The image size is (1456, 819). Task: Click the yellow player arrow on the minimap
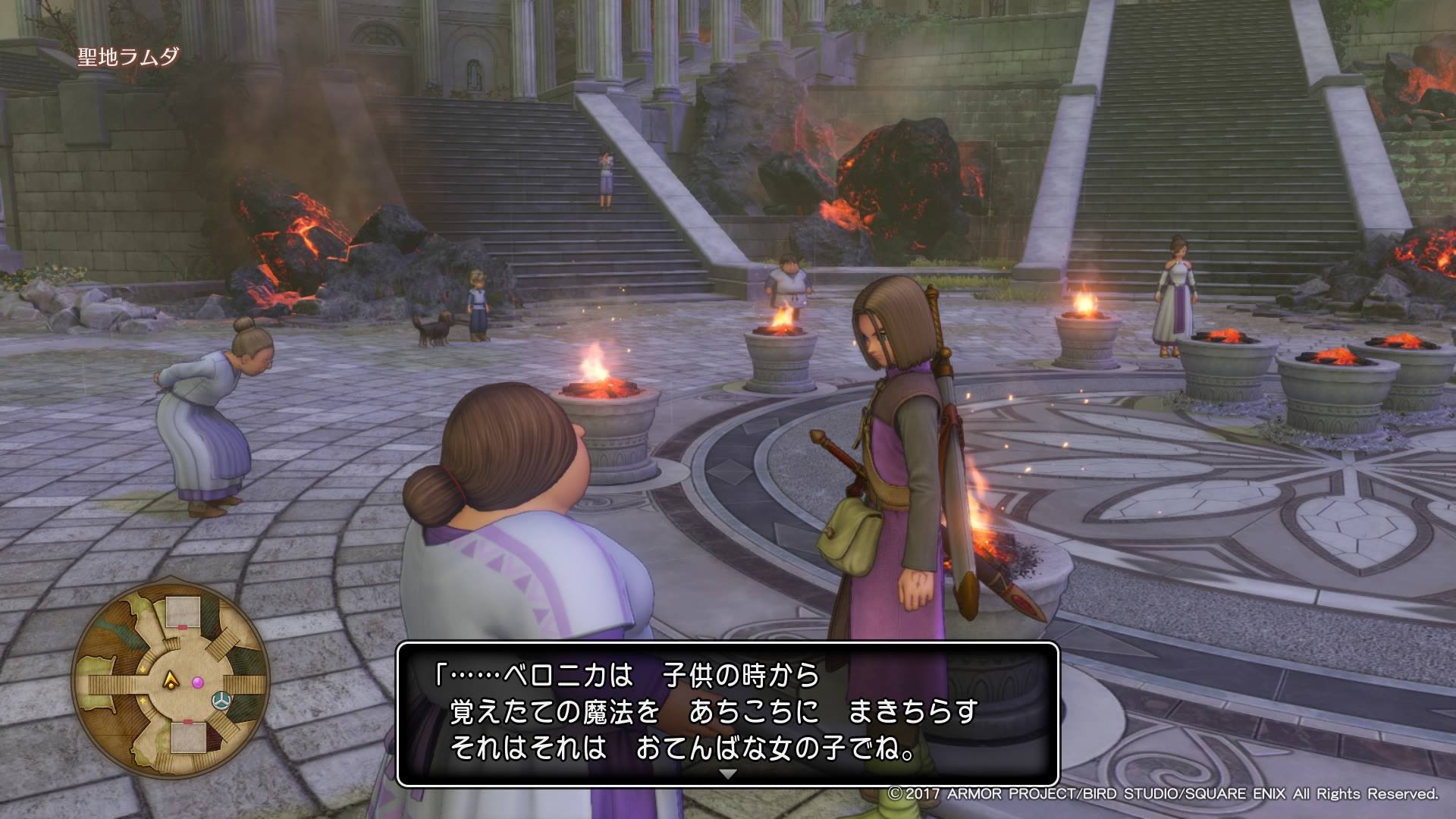173,682
